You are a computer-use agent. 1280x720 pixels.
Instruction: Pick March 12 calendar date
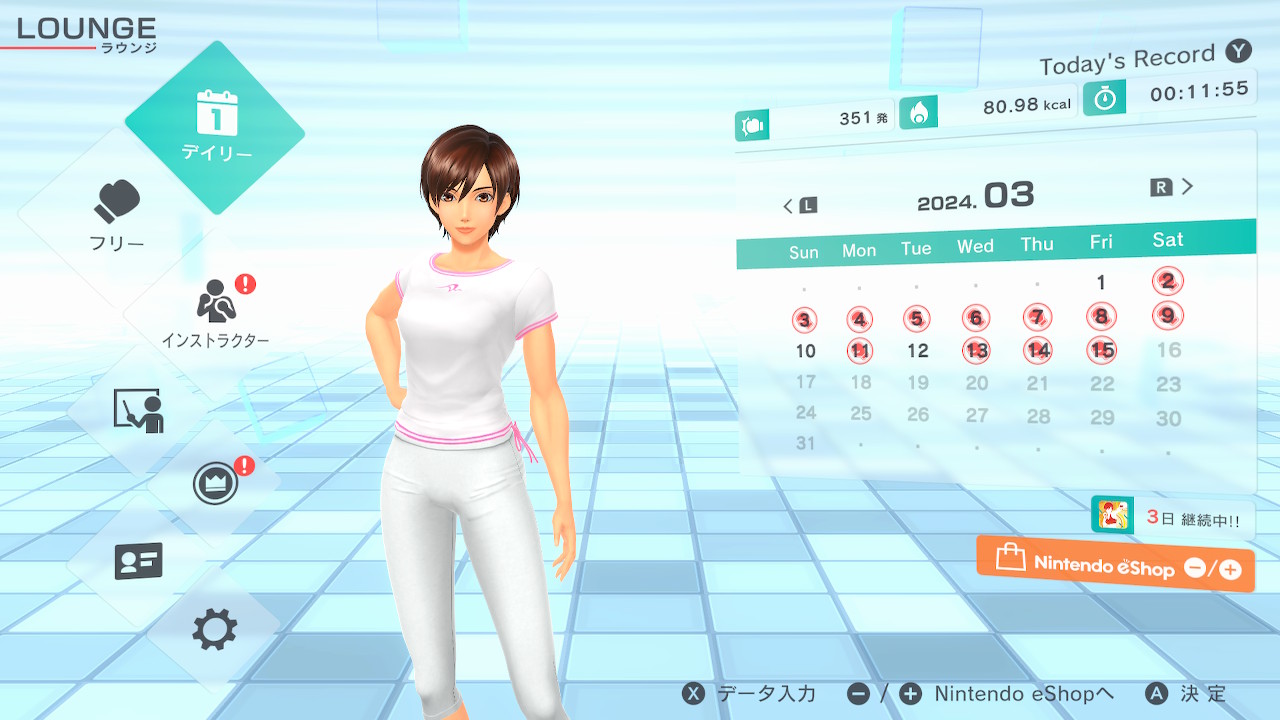pyautogui.click(x=917, y=351)
